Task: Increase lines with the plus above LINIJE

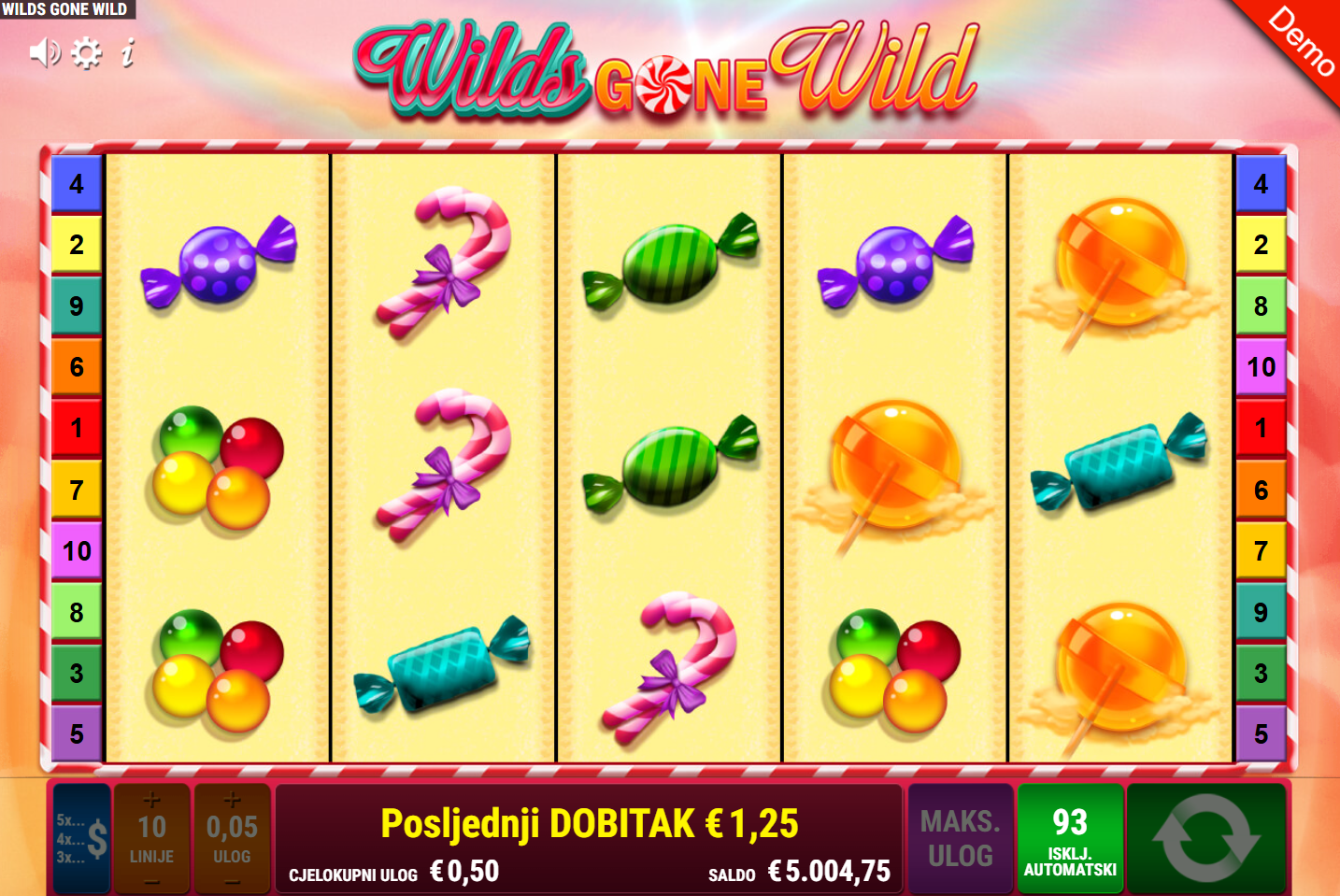Action: (152, 802)
